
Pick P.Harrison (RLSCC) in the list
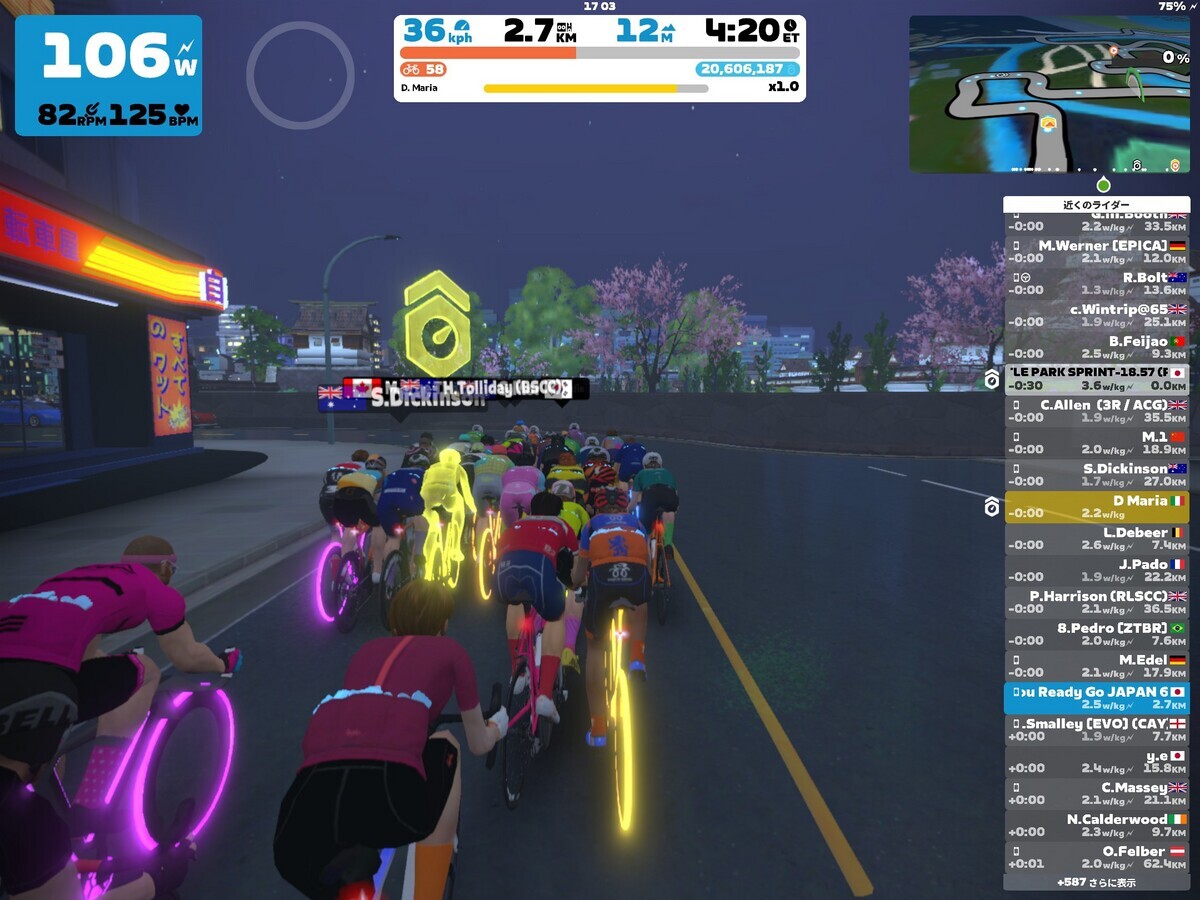tap(1096, 602)
